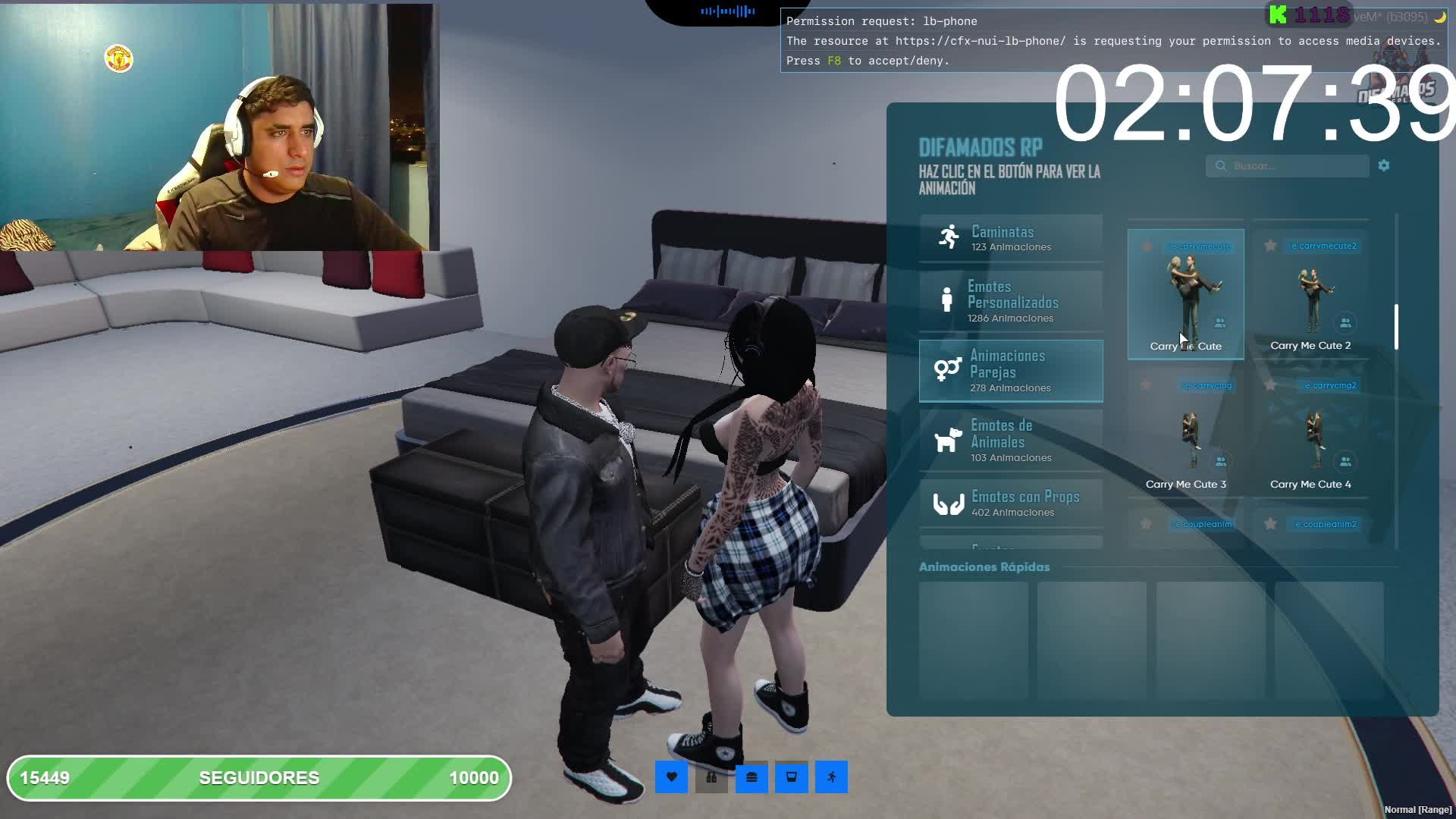The height and width of the screenshot is (819, 1456).
Task: Choose the Emotes de Animales category
Action: click(1011, 441)
